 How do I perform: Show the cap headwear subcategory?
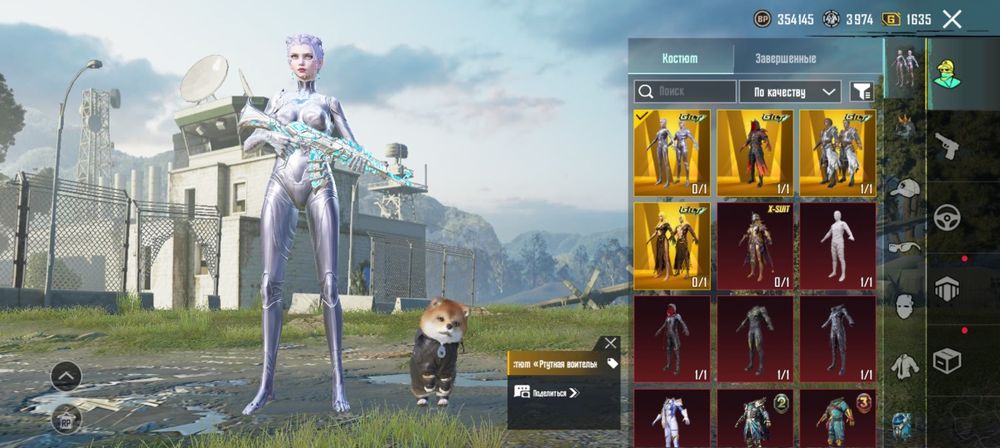[905, 188]
